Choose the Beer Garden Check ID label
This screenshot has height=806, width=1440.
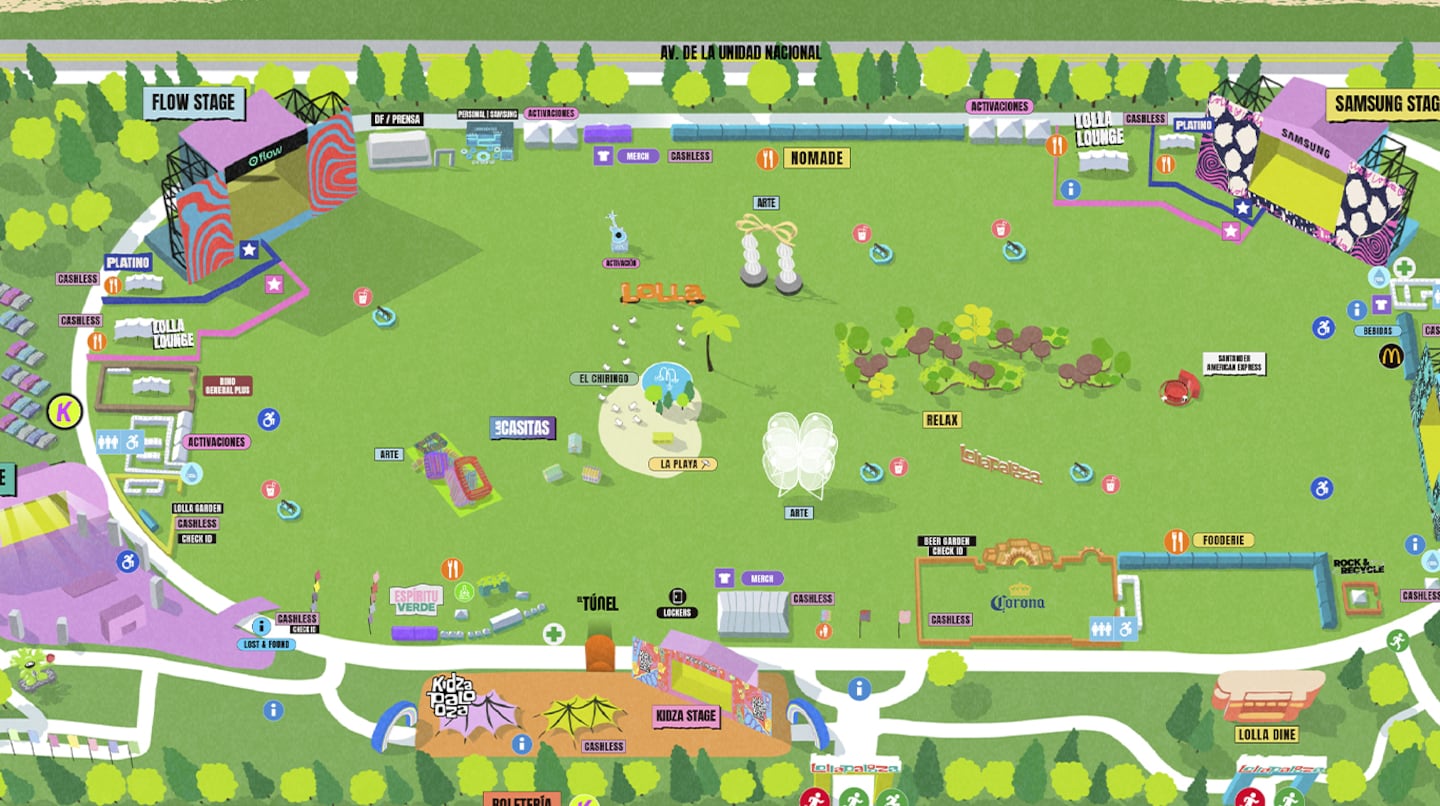coord(946,546)
